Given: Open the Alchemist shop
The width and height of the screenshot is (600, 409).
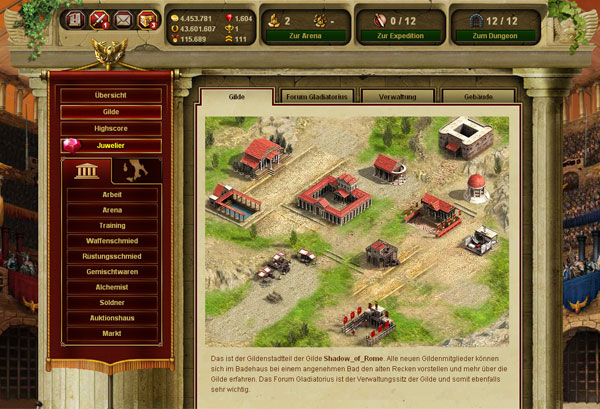Looking at the screenshot, I should pyautogui.click(x=112, y=287).
